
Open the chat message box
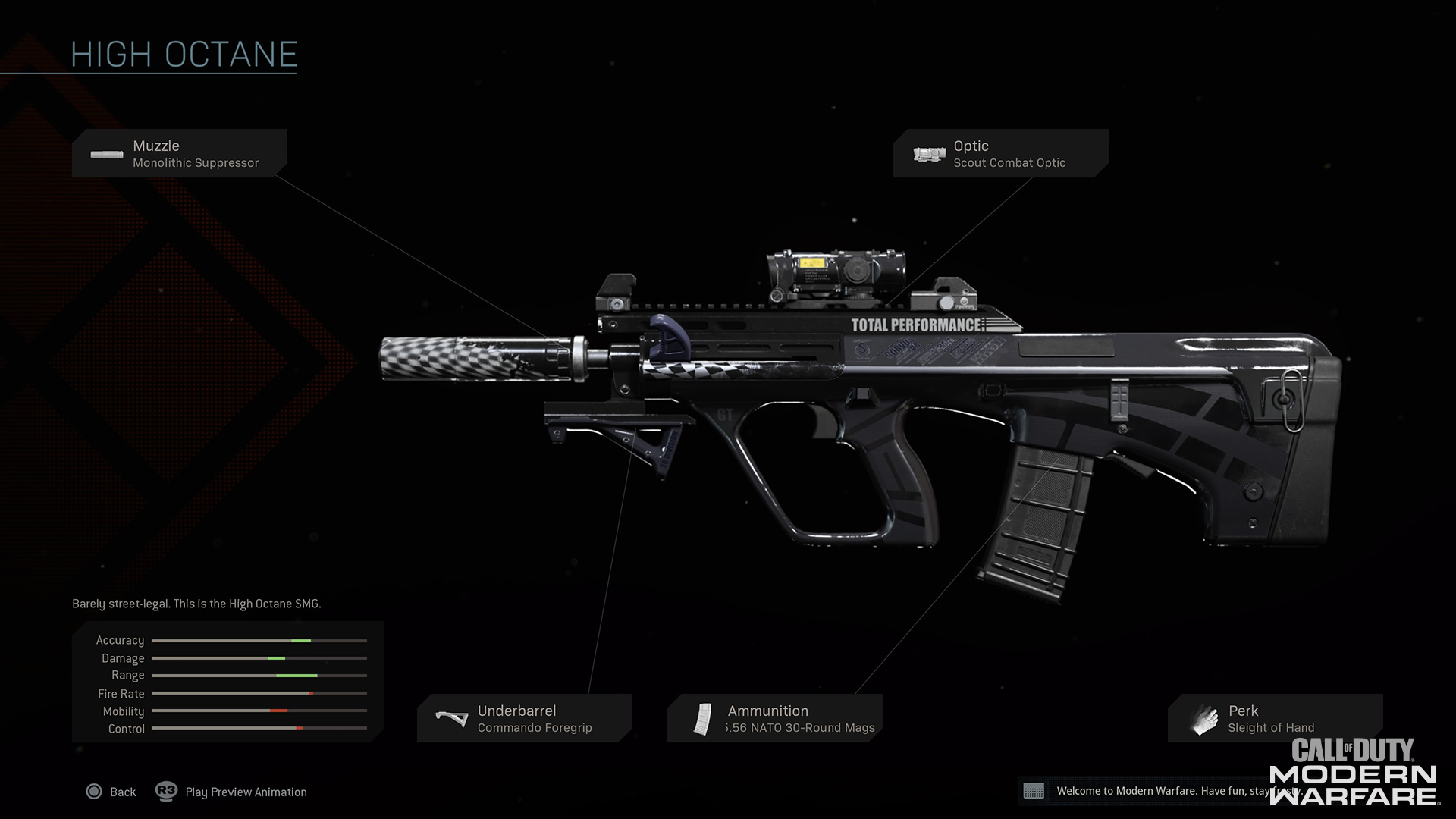pos(1034,791)
